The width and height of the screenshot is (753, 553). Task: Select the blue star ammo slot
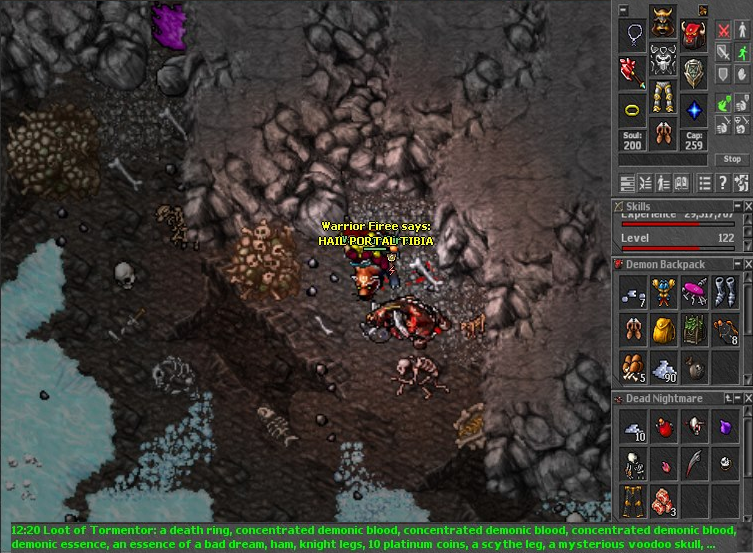[x=693, y=108]
